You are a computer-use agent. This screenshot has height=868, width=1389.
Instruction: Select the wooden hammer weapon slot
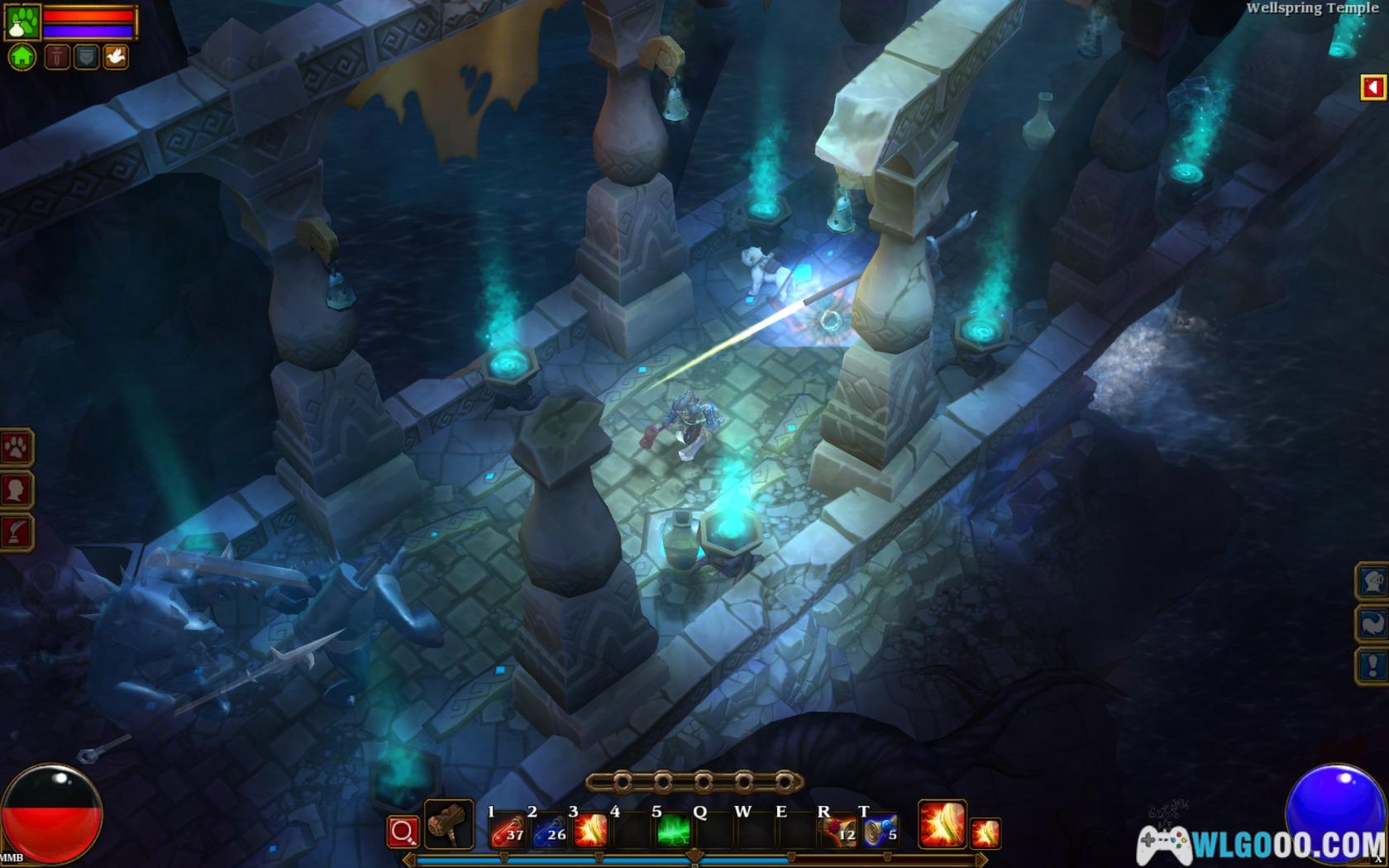click(x=448, y=824)
